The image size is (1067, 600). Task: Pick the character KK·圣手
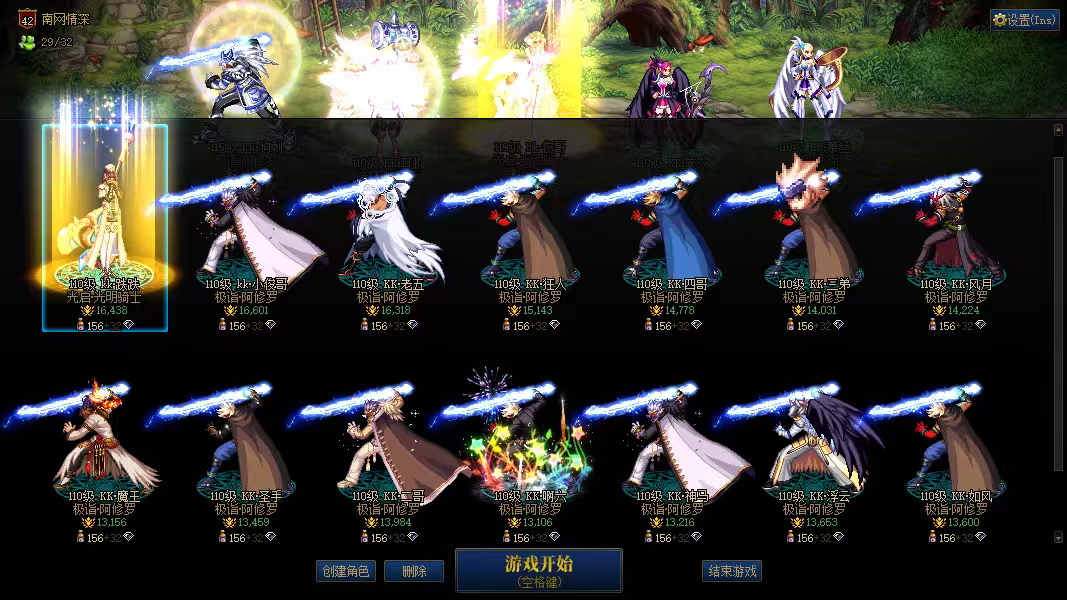tap(247, 455)
